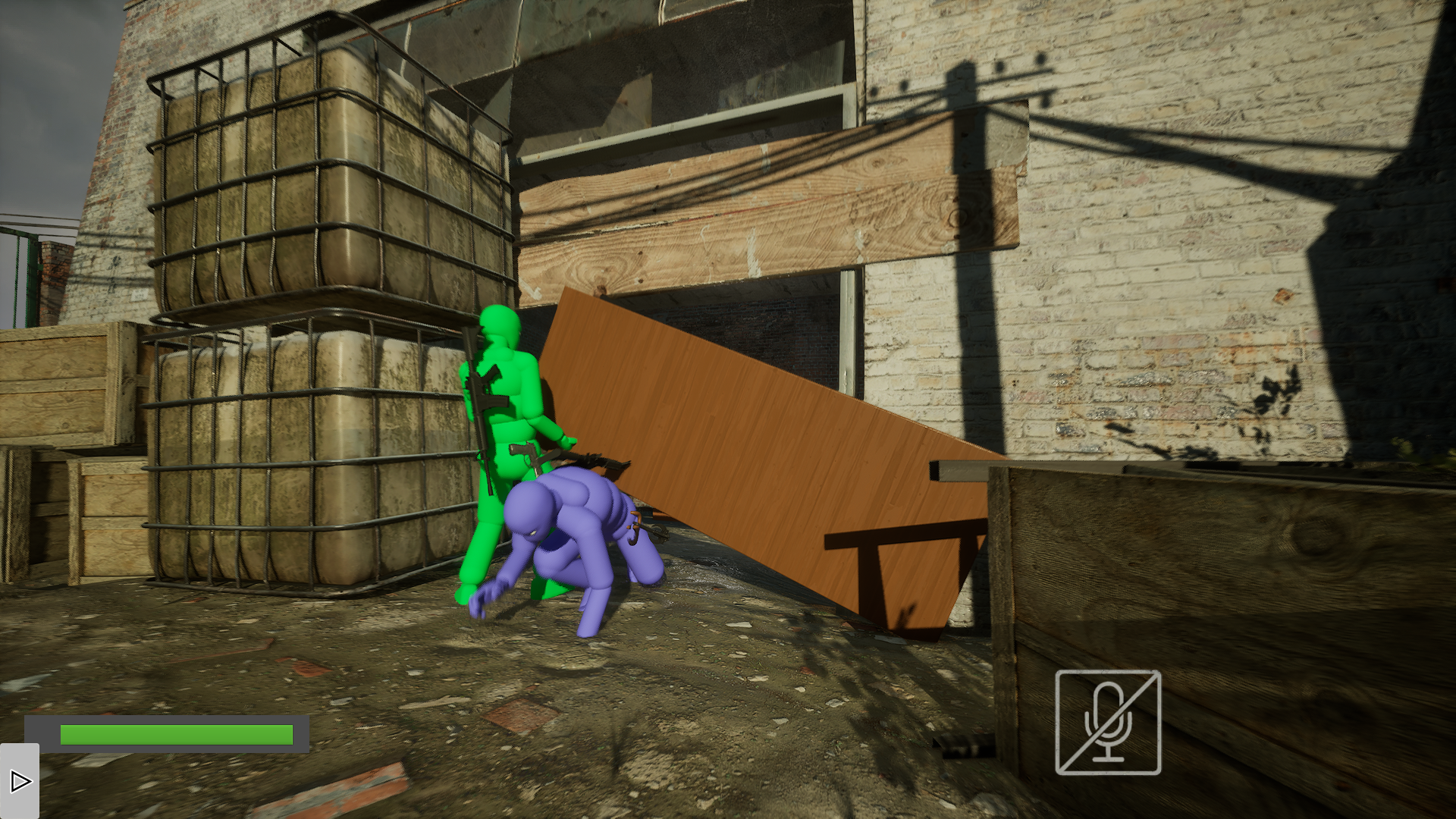This screenshot has height=819, width=1456.
Task: Click the play arrow in bottom-left corner
Action: click(20, 781)
